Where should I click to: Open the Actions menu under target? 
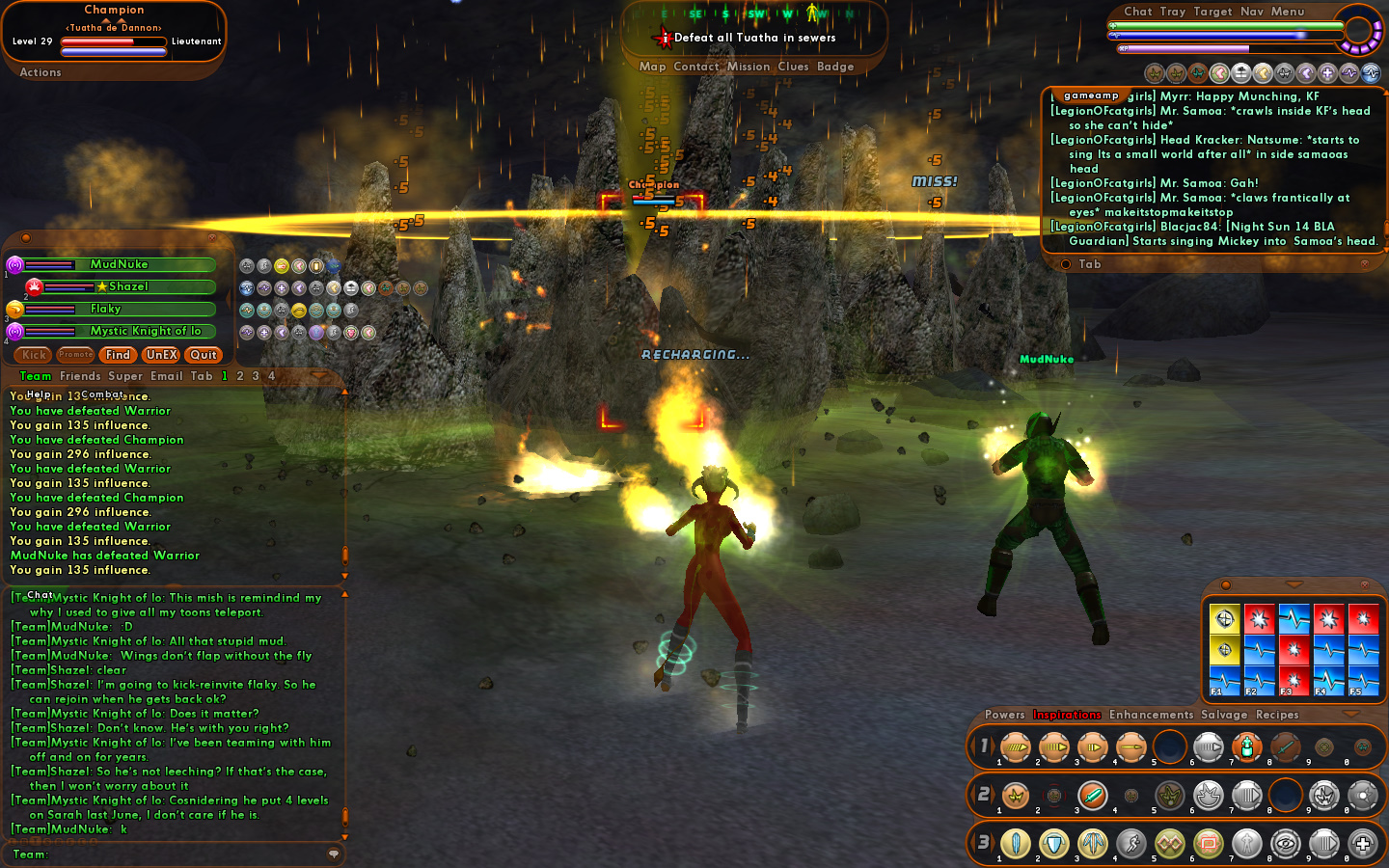[41, 72]
